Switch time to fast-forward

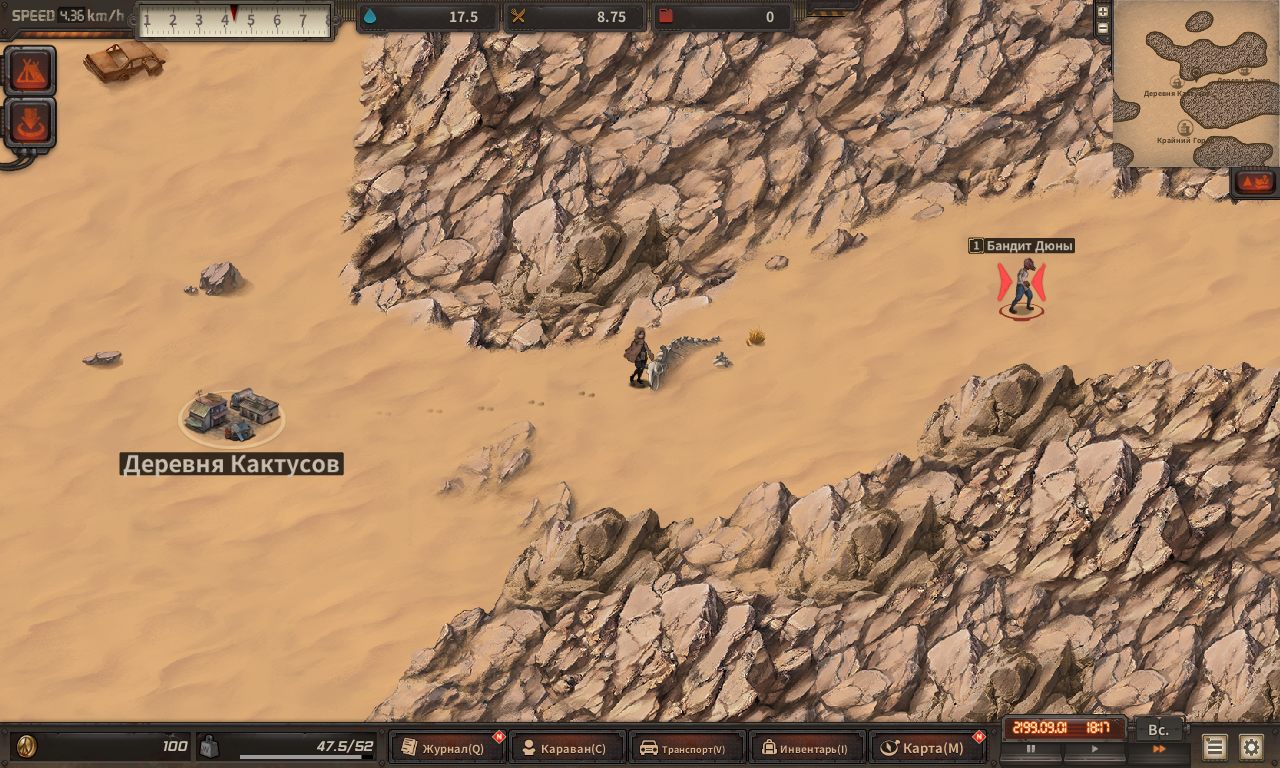pos(1159,749)
